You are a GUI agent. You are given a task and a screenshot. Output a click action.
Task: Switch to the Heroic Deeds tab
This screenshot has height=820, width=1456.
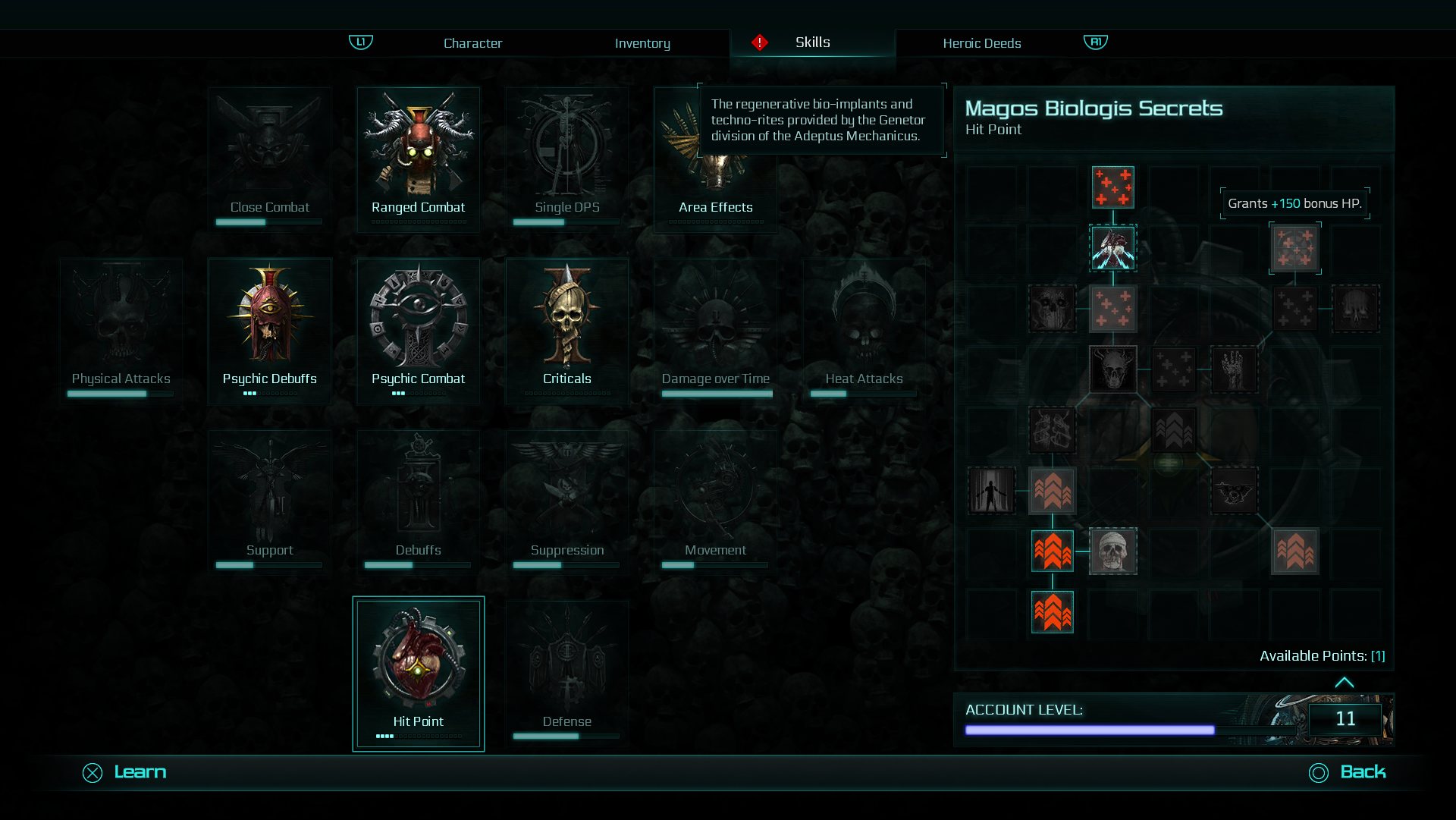981,43
